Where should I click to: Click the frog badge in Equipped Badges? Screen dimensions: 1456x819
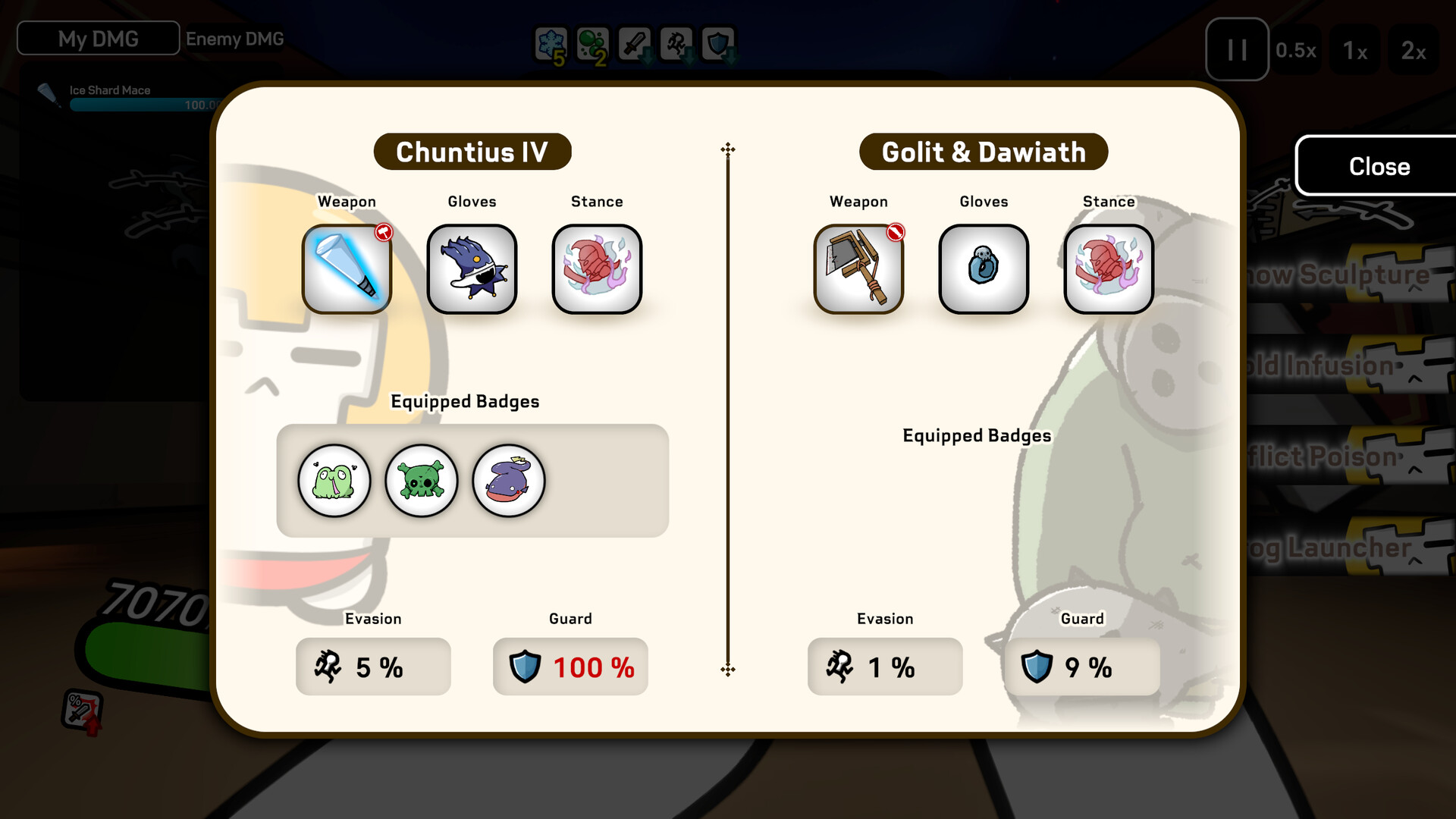click(x=334, y=481)
